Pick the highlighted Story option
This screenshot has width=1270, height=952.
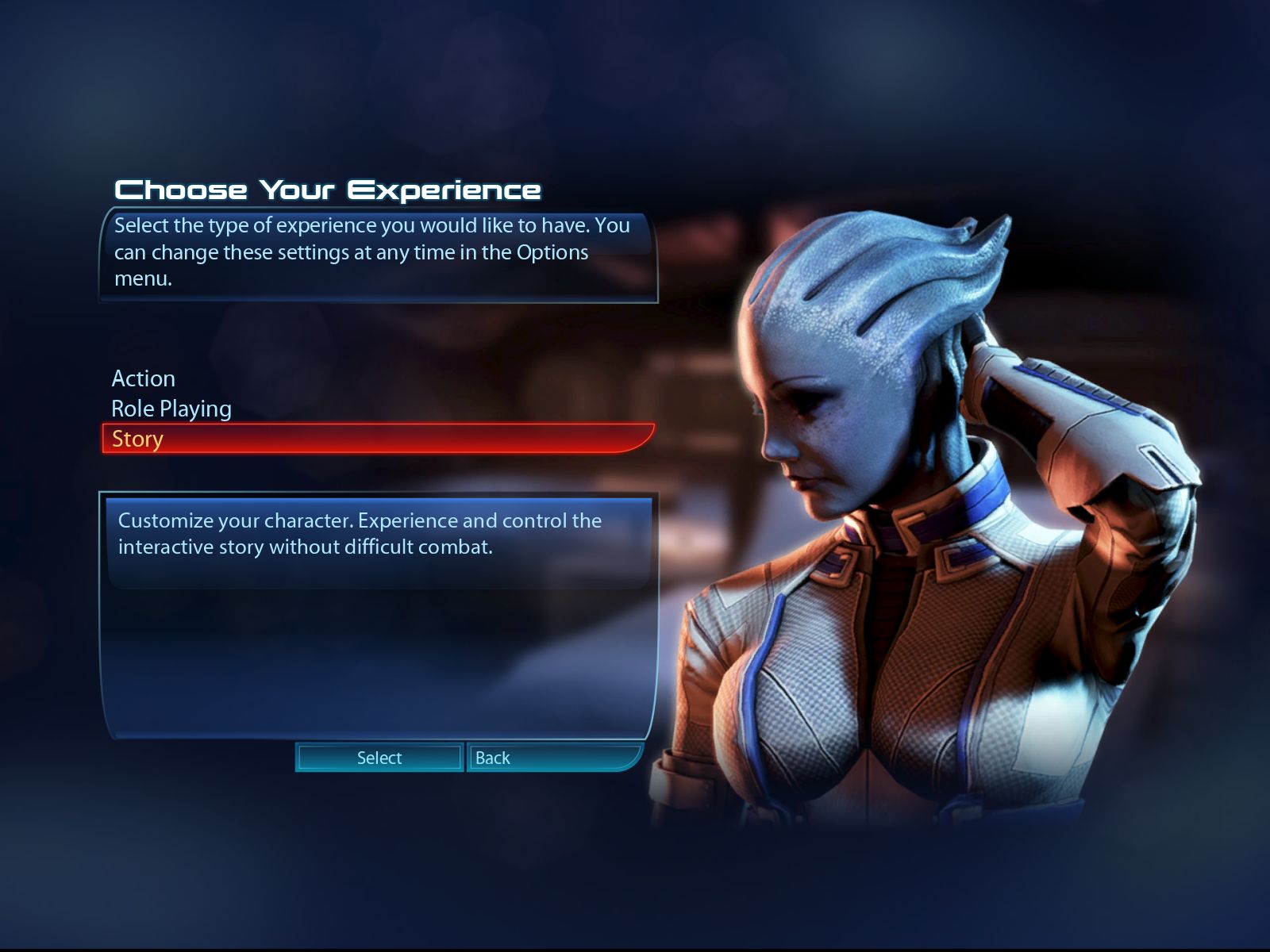[x=137, y=439]
